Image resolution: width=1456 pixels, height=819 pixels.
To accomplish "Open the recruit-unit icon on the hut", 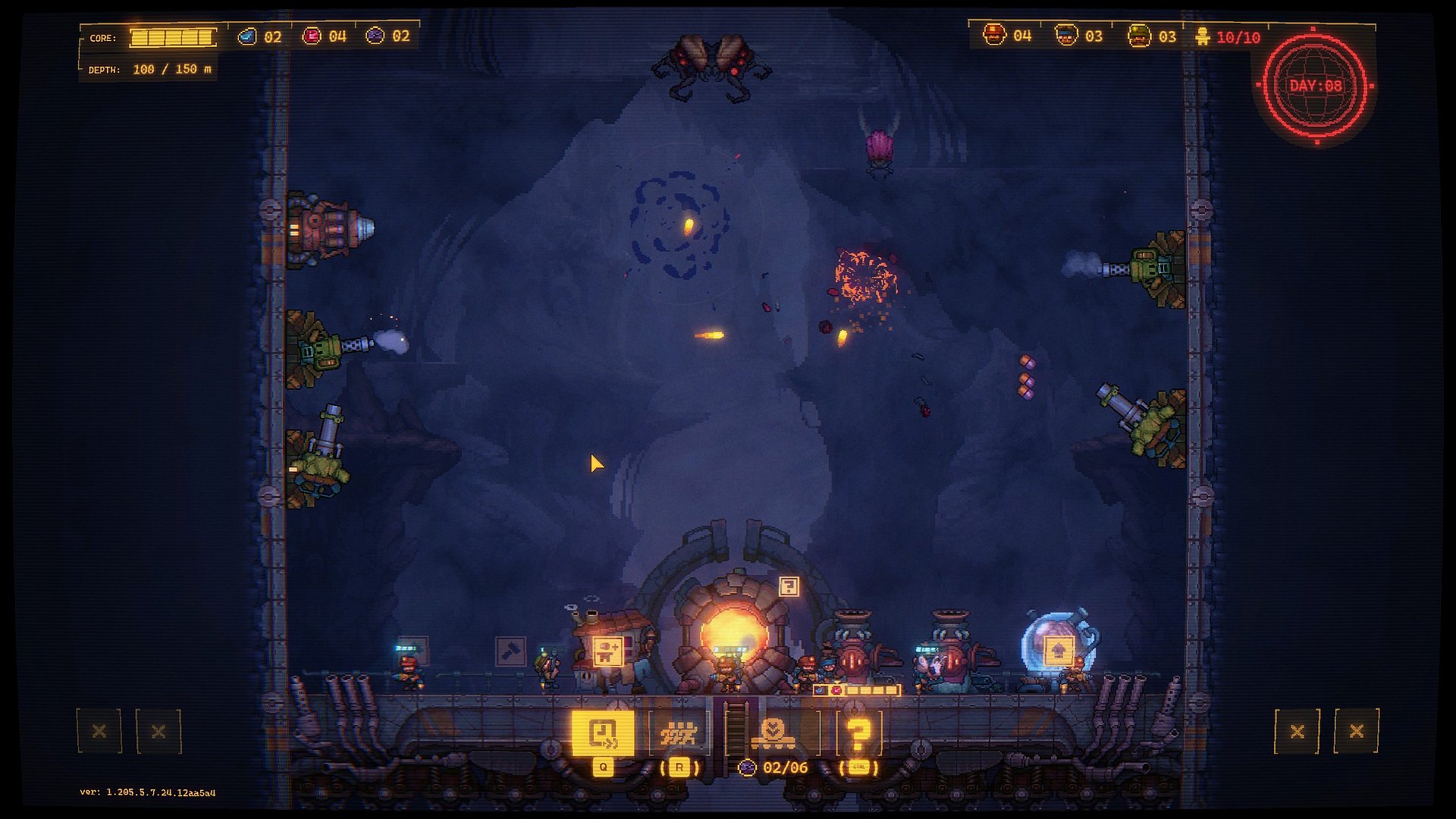I will 607,651.
